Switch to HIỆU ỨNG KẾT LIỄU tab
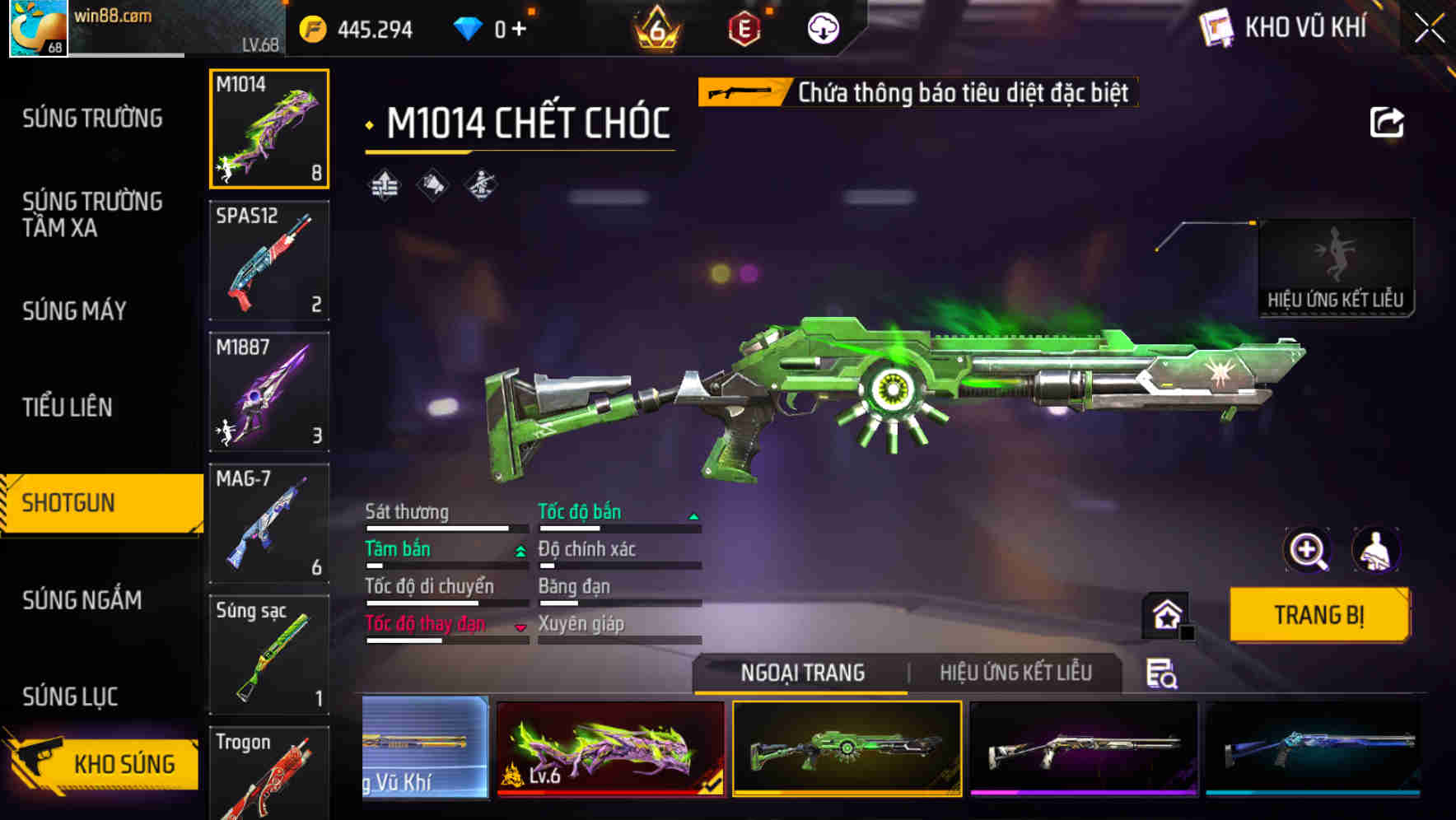The image size is (1456, 820). [x=1015, y=673]
